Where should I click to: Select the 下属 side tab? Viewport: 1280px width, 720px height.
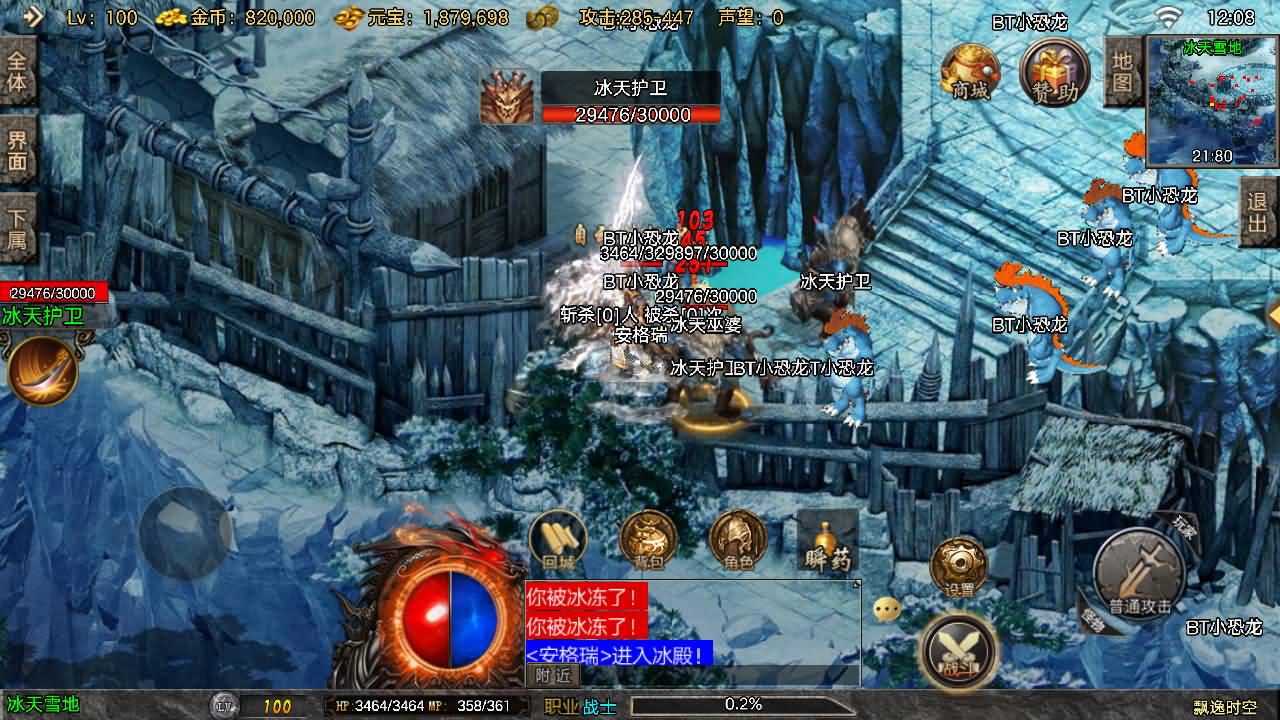pos(17,228)
